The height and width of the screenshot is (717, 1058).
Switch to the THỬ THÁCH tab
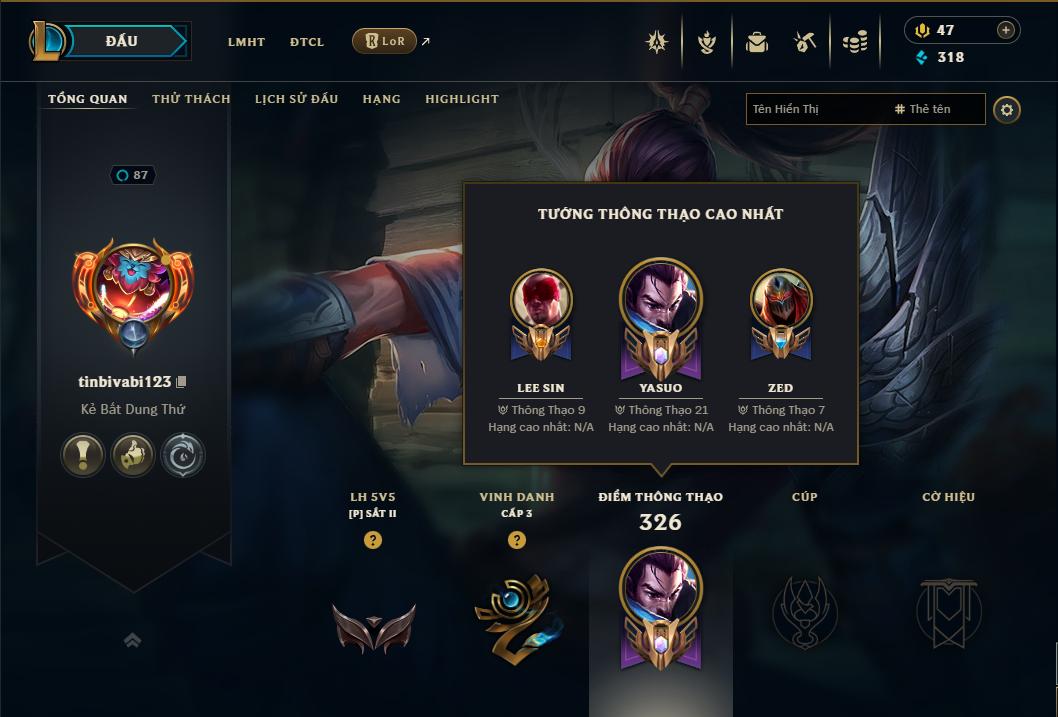[191, 99]
